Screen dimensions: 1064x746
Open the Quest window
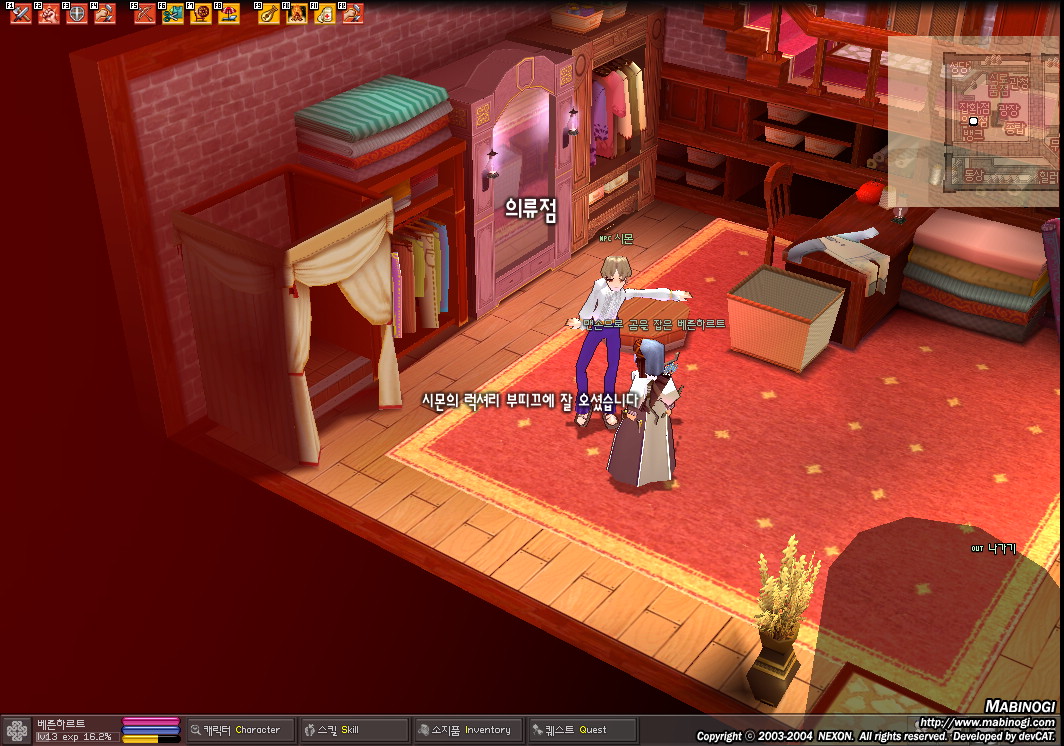583,730
